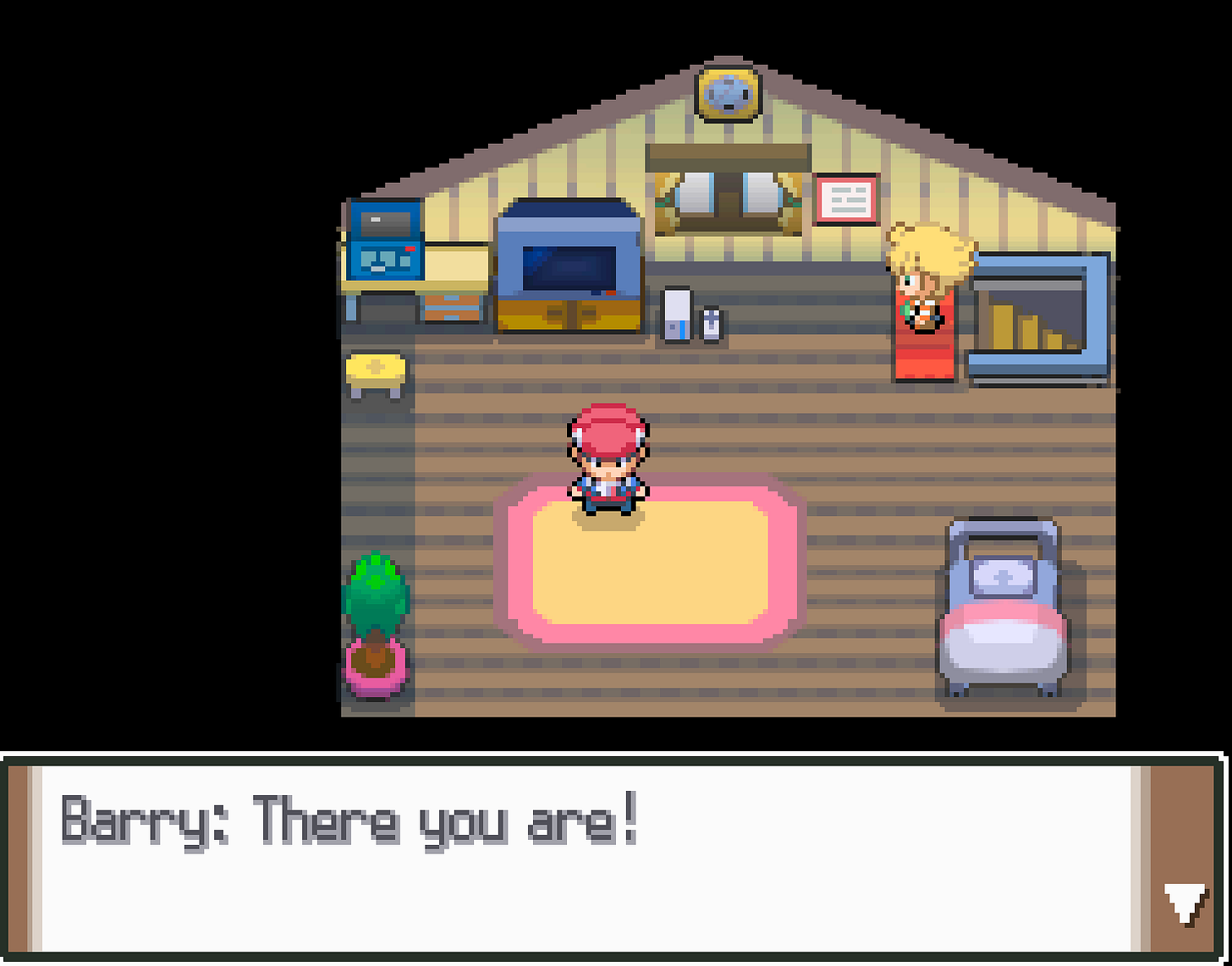Click the white shelf unit beside the TV
This screenshot has height=966, width=1232.
[677, 313]
